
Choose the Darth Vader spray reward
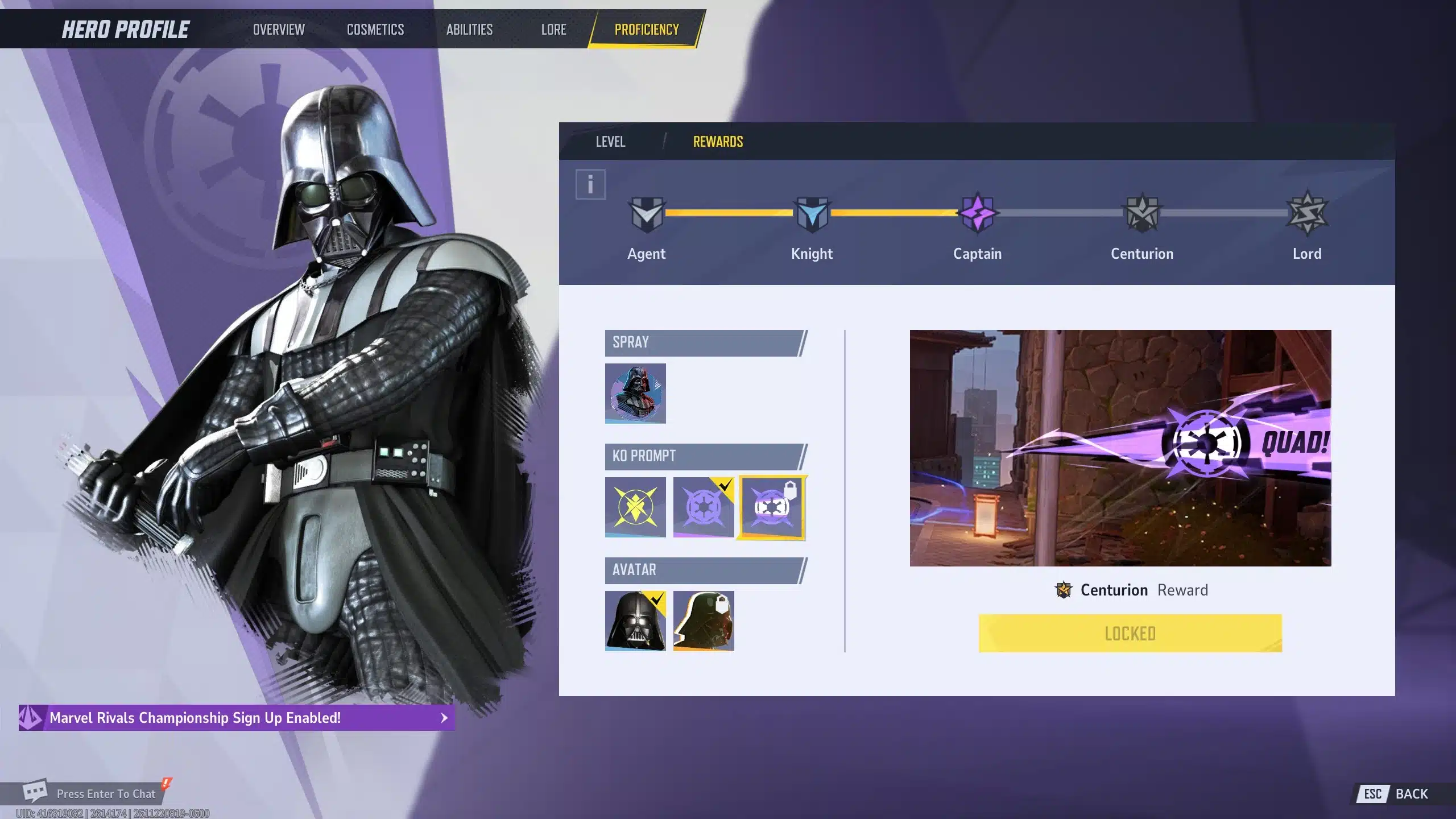[635, 394]
